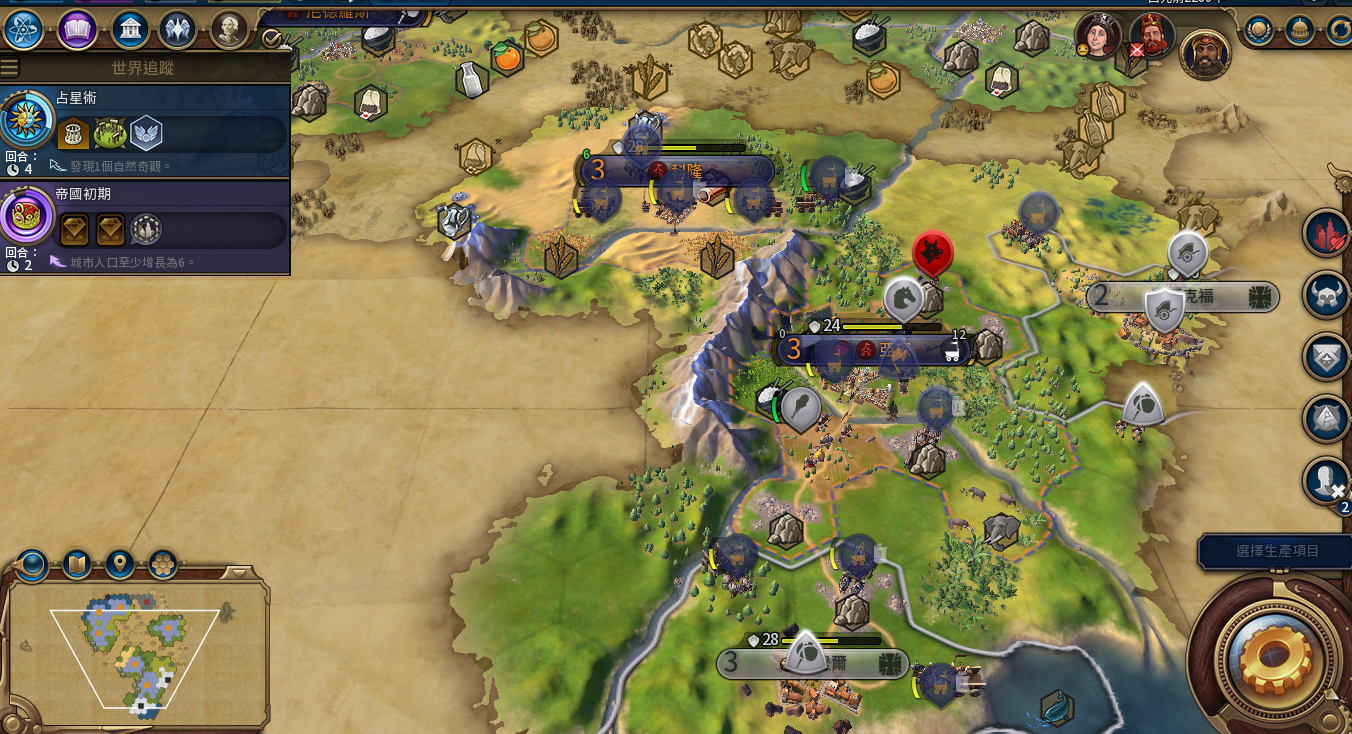Click the 選擇生產項目 notification label
The image size is (1352, 734).
1277,551
